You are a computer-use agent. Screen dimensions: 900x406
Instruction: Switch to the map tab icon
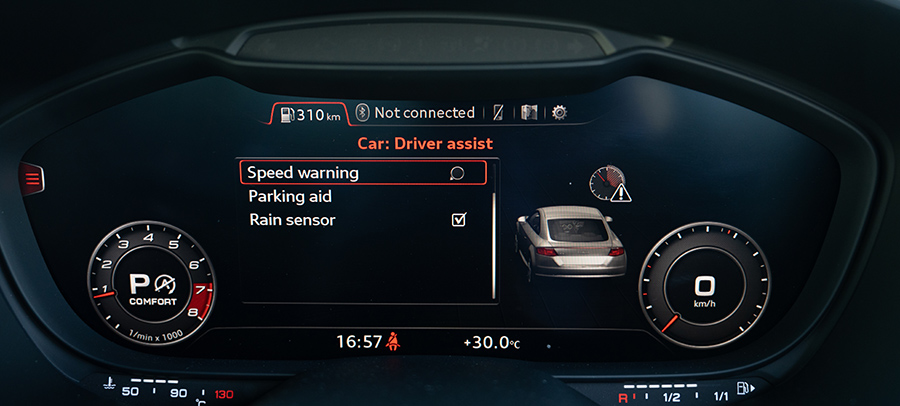coord(529,113)
